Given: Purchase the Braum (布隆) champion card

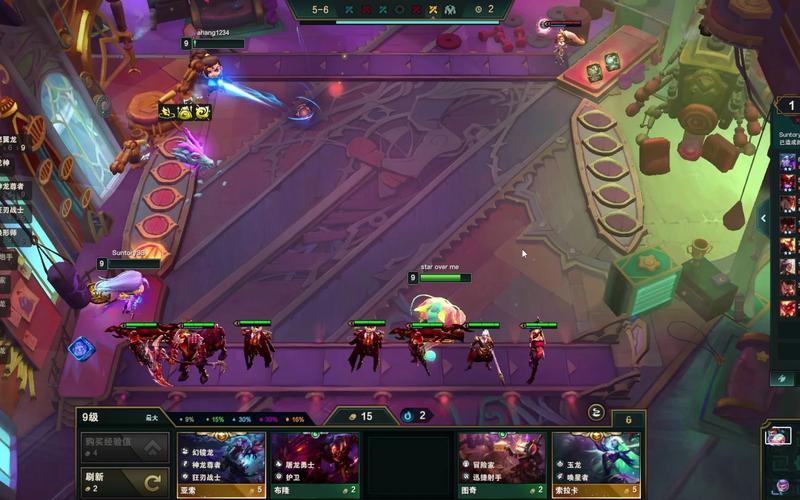Looking at the screenshot, I should coord(315,464).
